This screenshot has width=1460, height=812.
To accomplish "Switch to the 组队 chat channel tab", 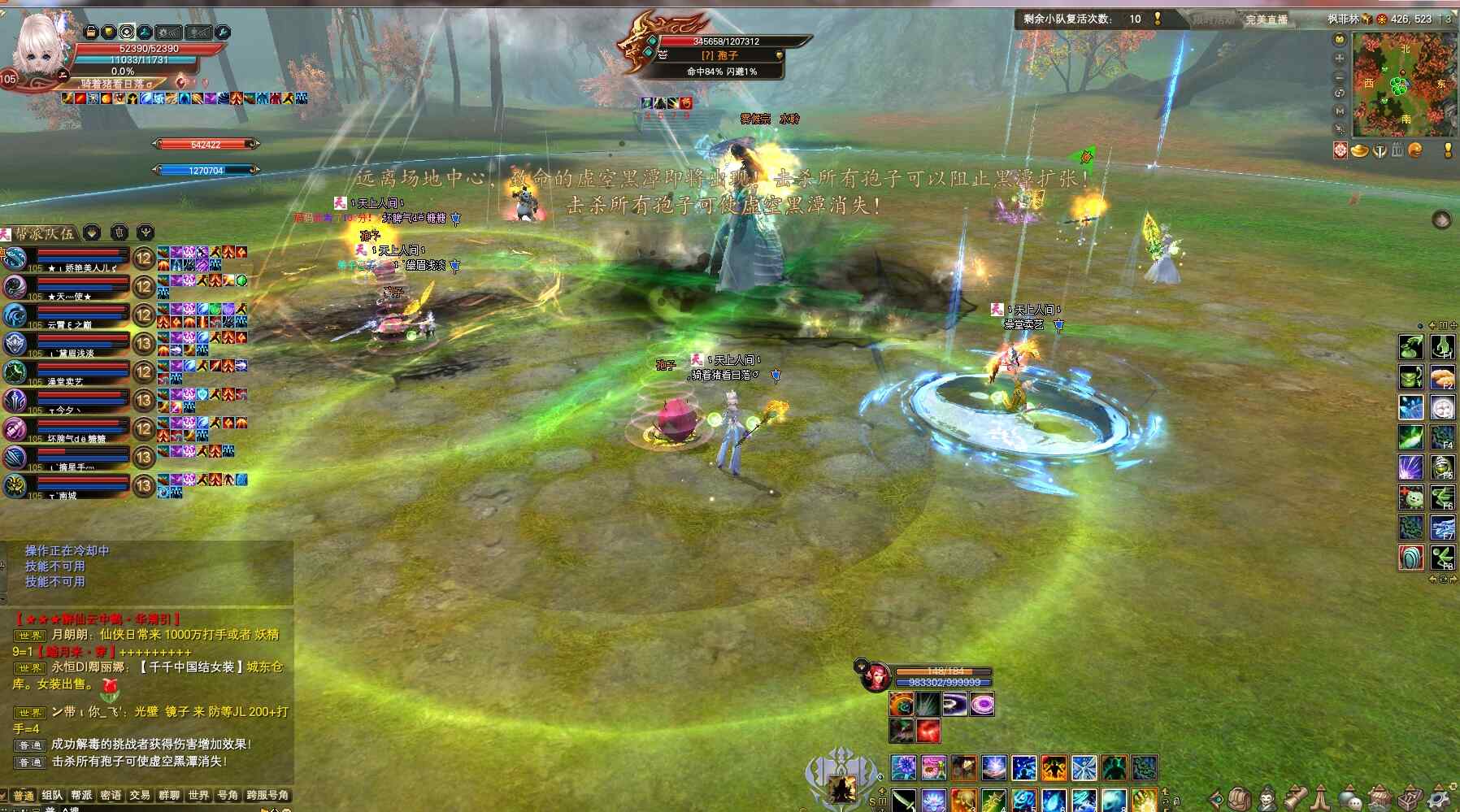I will coord(52,795).
